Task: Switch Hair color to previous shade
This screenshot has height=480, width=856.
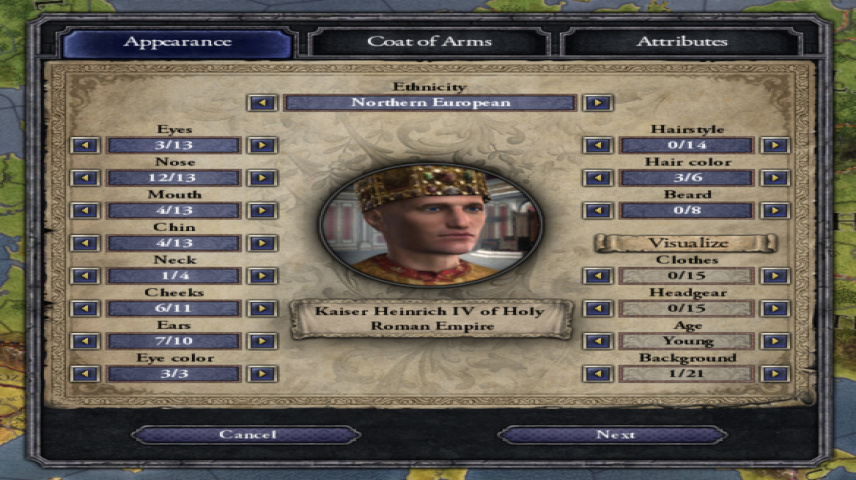Action: tap(598, 178)
